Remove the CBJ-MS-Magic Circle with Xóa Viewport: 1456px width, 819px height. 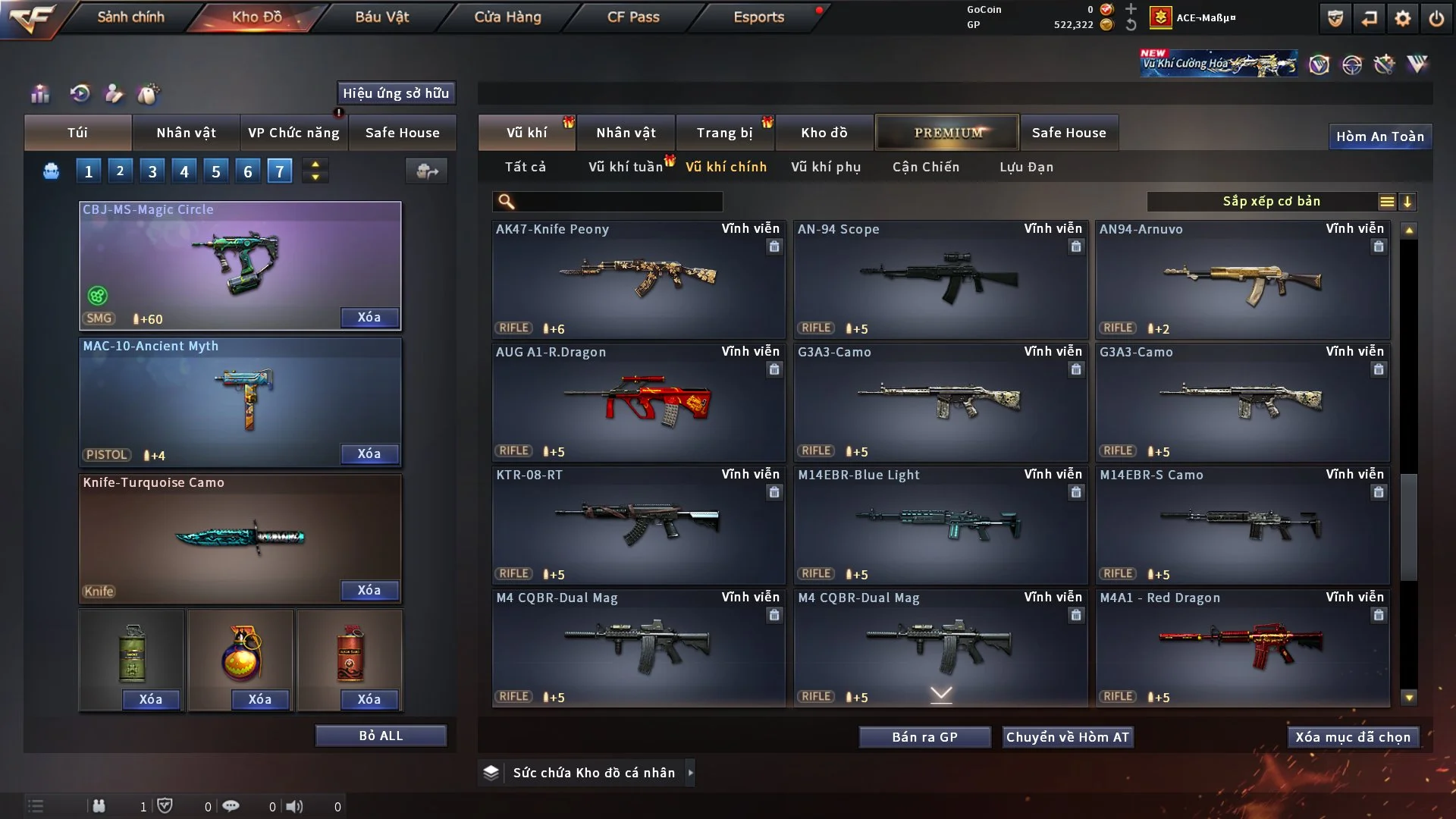click(369, 317)
